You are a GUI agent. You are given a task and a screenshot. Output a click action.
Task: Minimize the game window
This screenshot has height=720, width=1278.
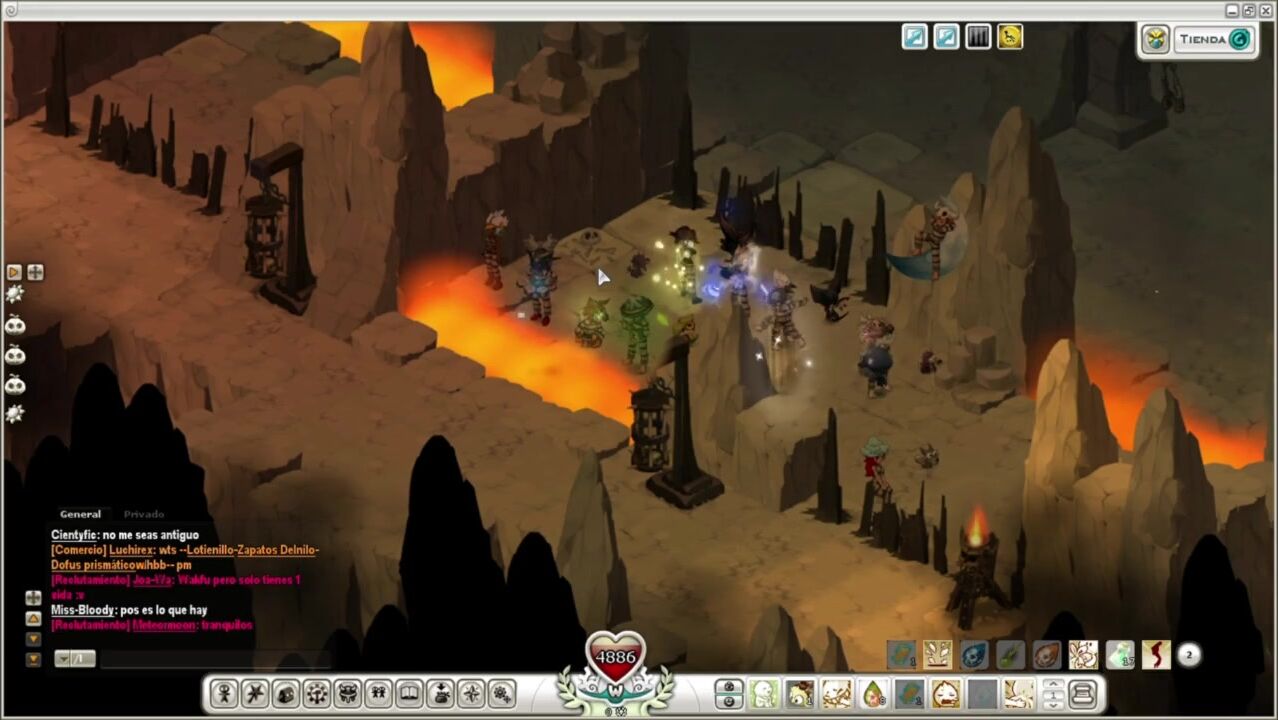click(x=1232, y=10)
